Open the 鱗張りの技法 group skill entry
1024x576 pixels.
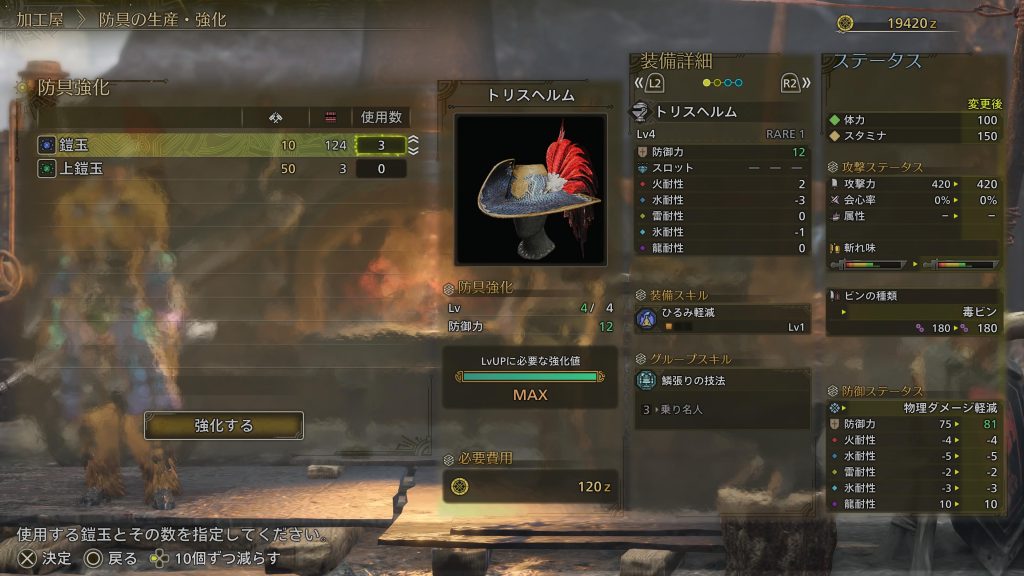pyautogui.click(x=722, y=380)
